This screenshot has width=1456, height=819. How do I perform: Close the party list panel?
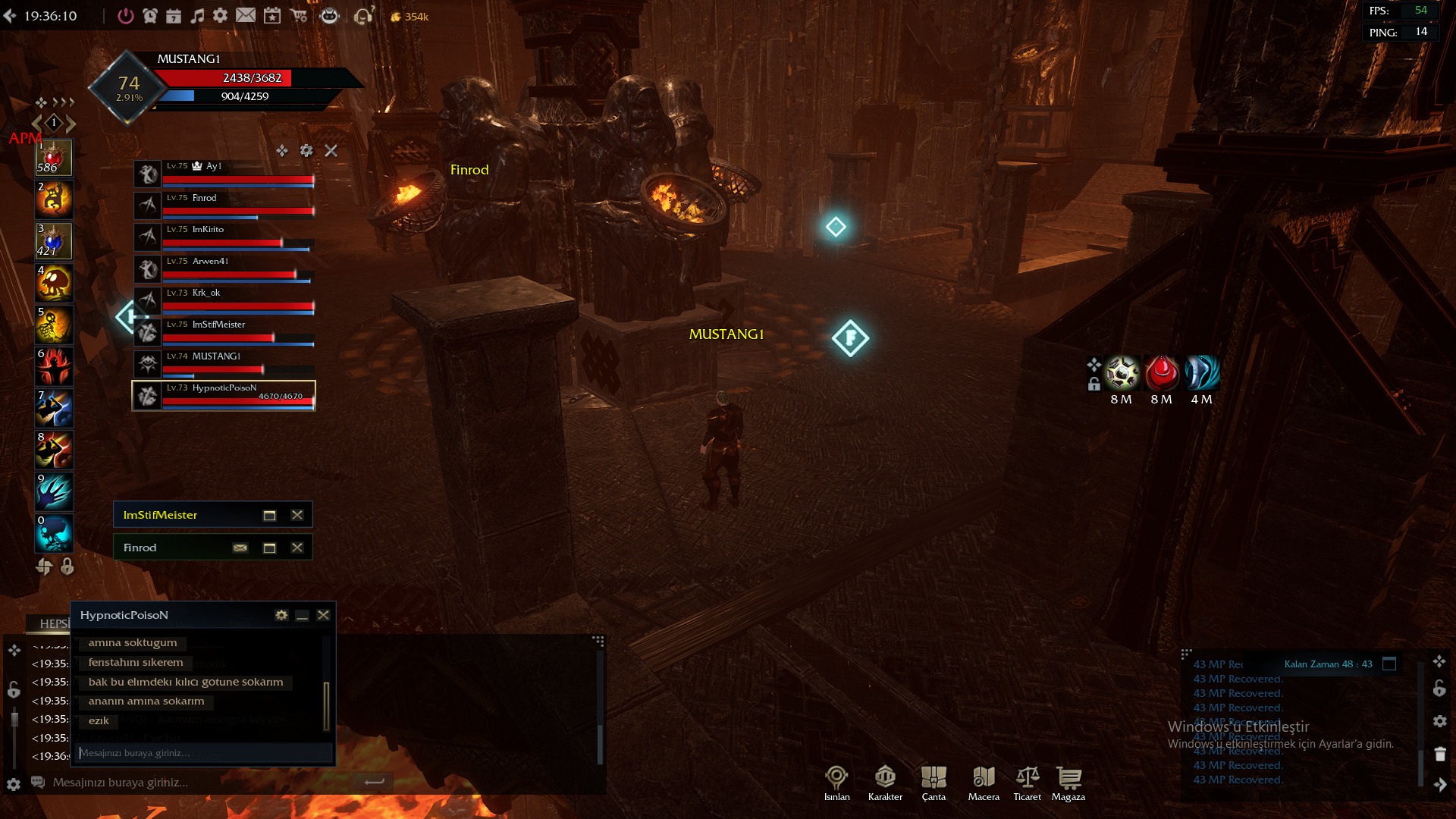[331, 151]
